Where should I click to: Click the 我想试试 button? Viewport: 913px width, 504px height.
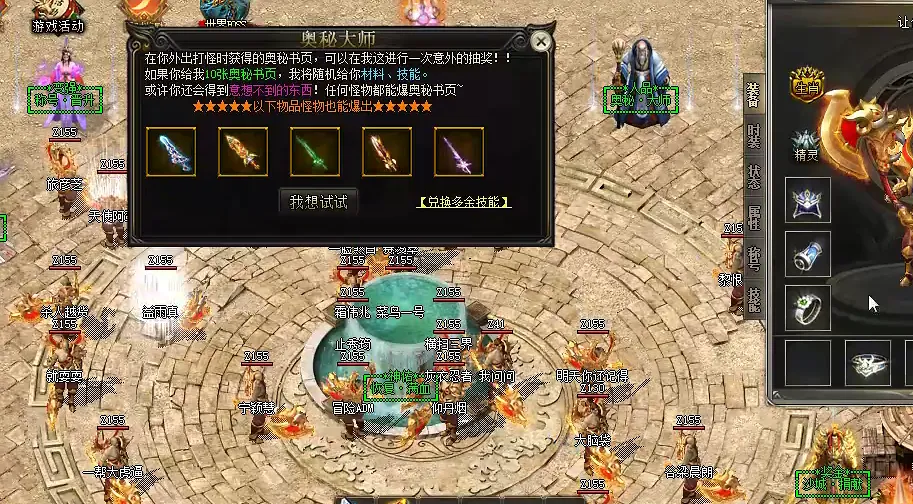tap(318, 201)
